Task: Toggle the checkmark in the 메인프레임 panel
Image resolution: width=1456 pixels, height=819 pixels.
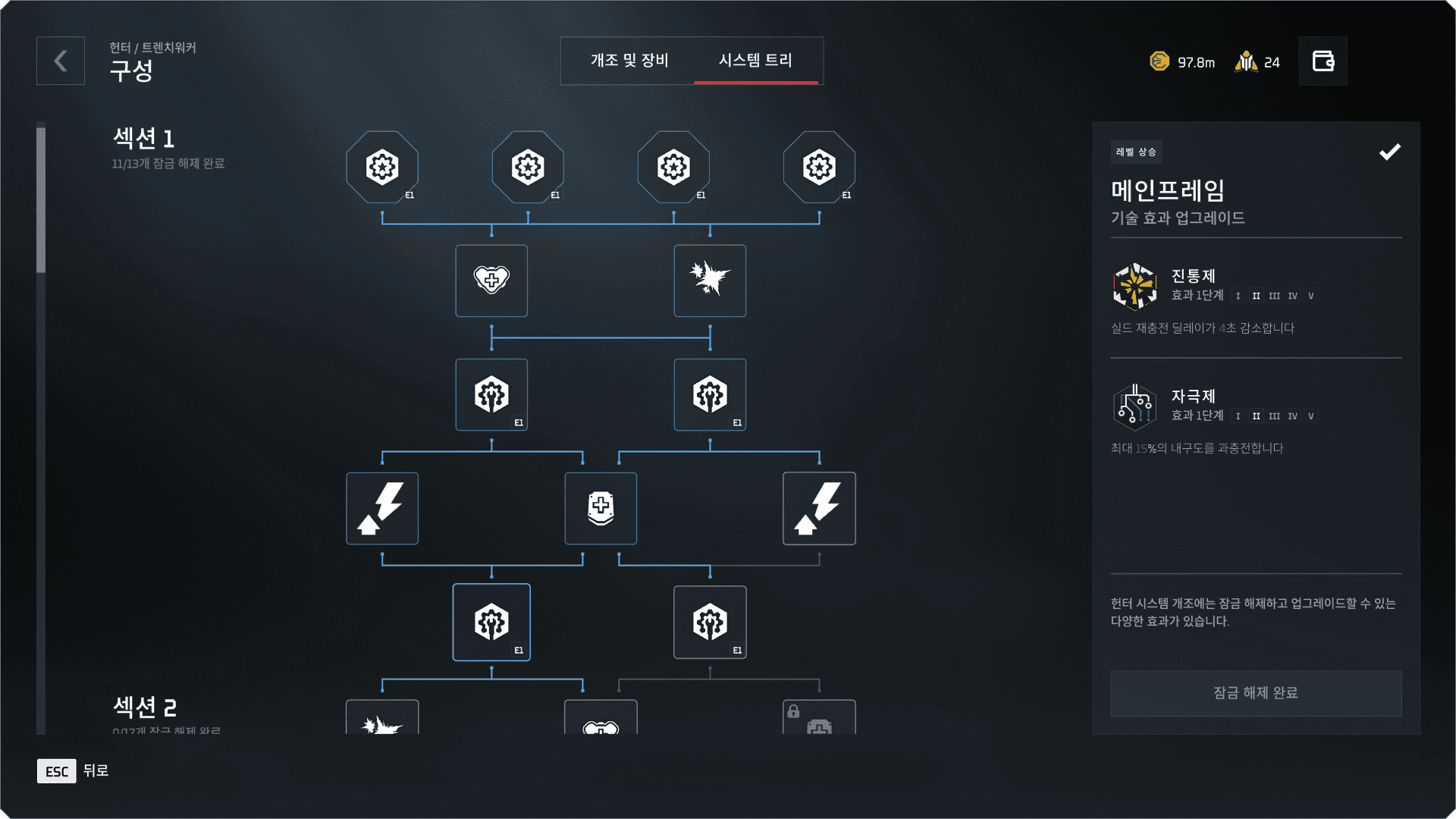Action: [x=1389, y=152]
